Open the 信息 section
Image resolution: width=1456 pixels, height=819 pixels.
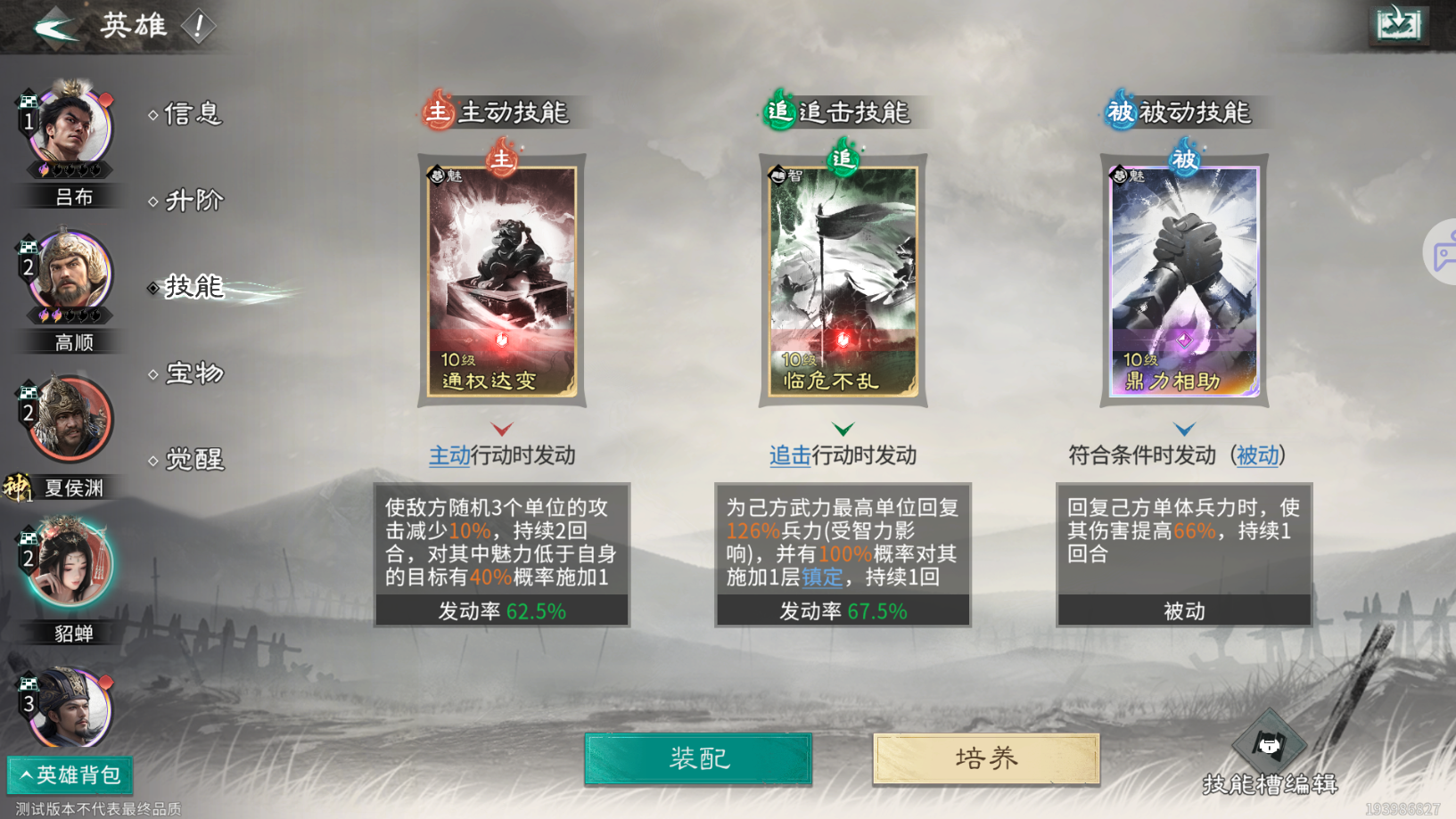pyautogui.click(x=191, y=114)
